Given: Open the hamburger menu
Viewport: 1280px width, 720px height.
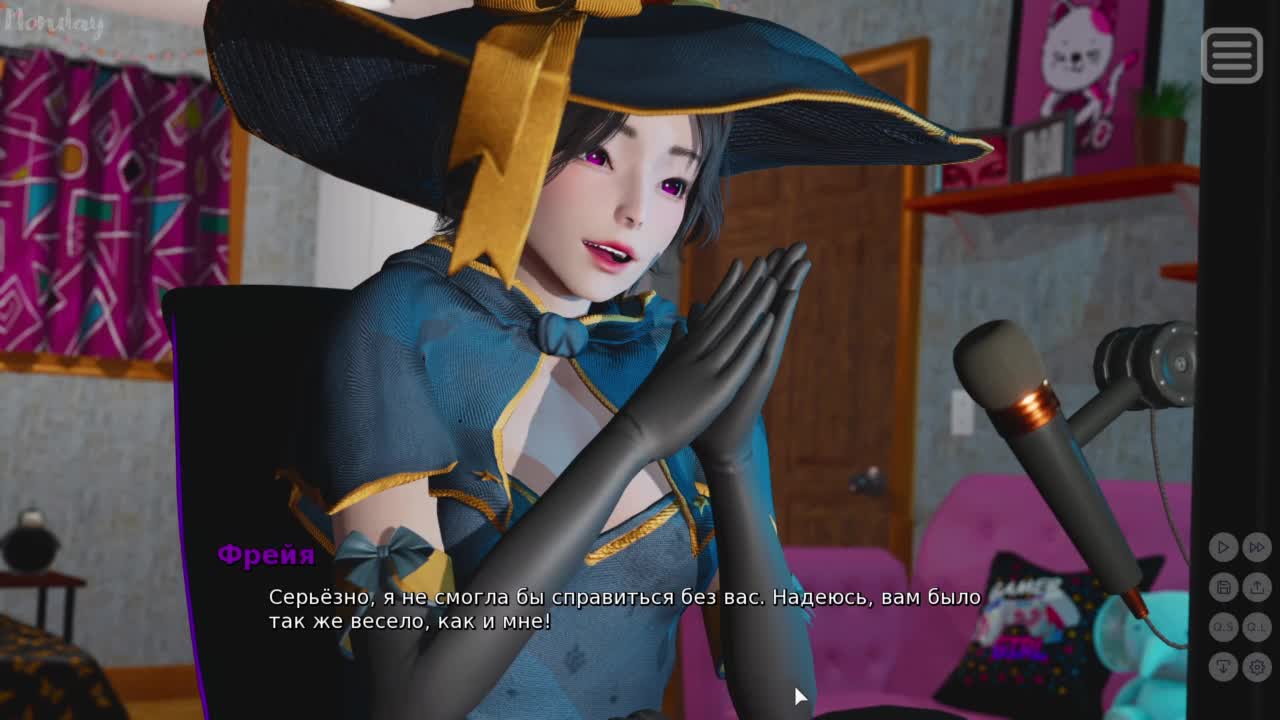Looking at the screenshot, I should tap(1231, 55).
